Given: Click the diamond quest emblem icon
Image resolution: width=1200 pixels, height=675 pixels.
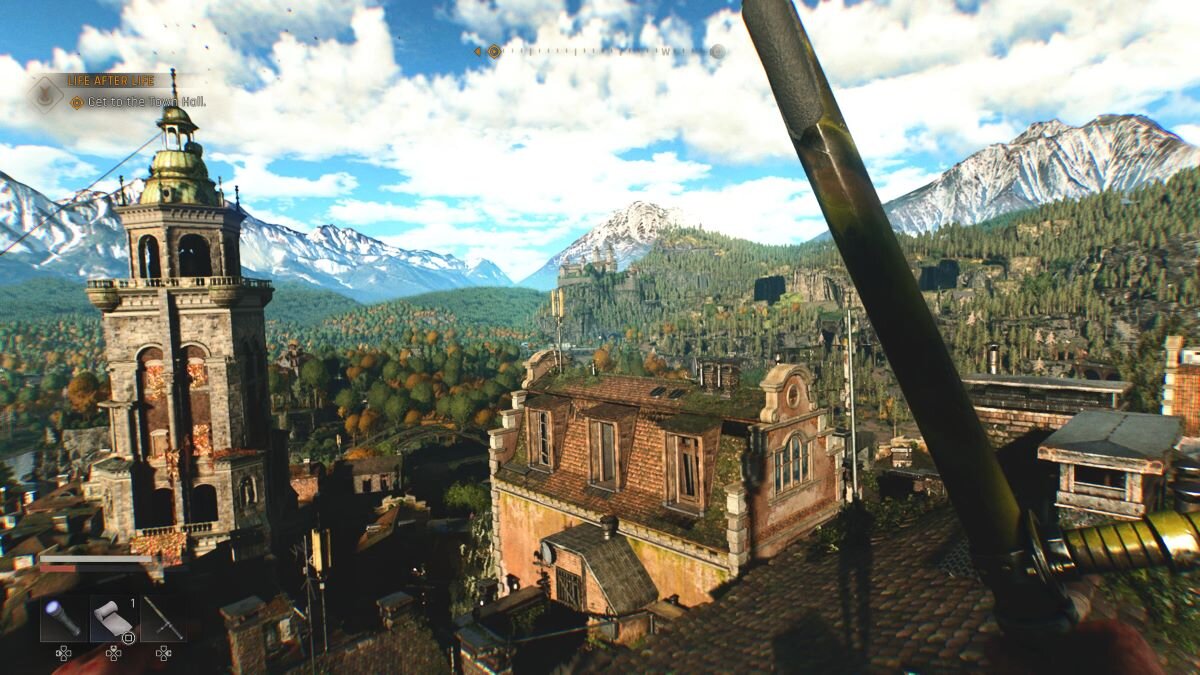Looking at the screenshot, I should (x=46, y=94).
